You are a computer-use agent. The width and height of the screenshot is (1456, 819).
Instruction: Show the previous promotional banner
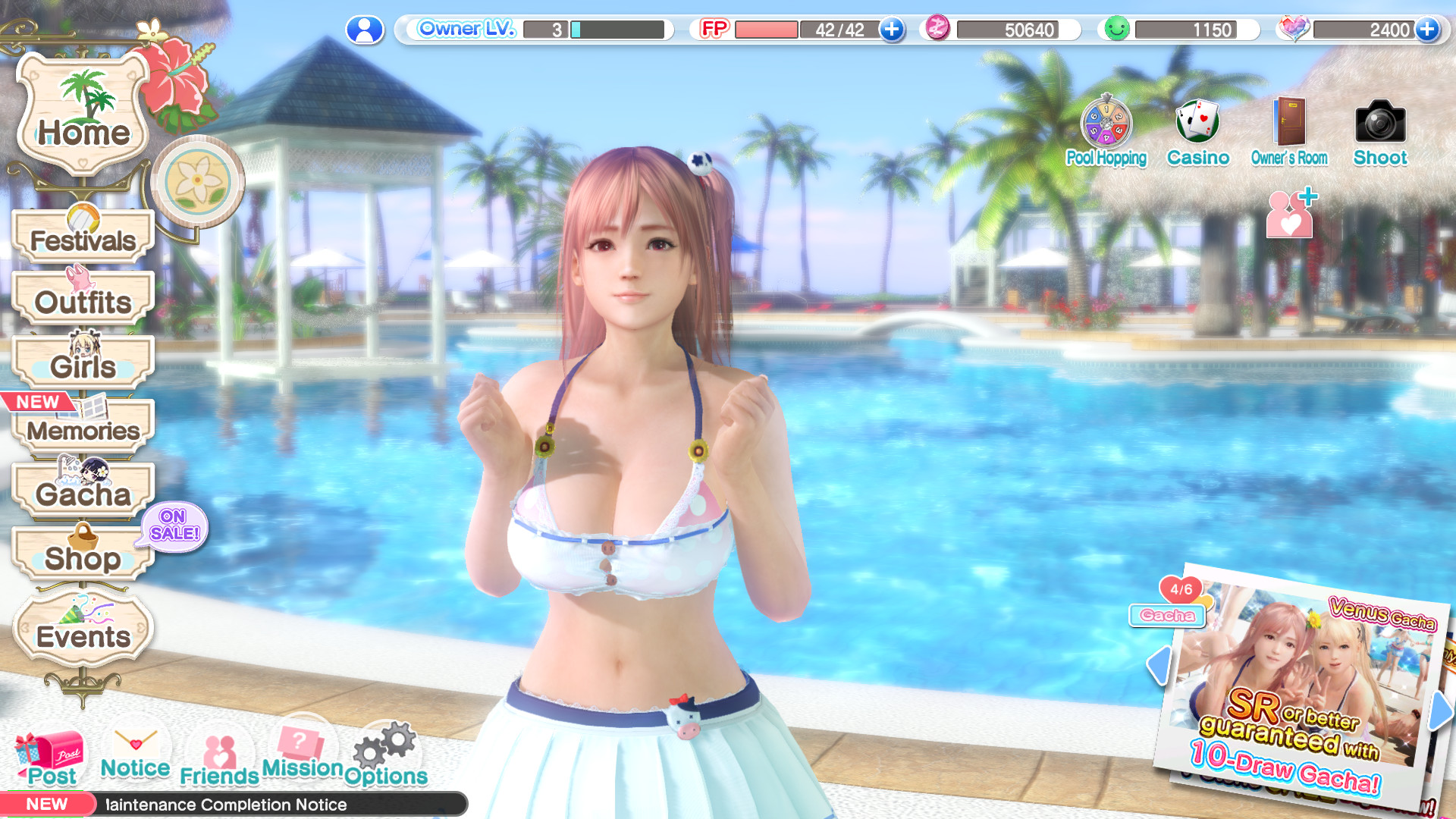point(1158,664)
